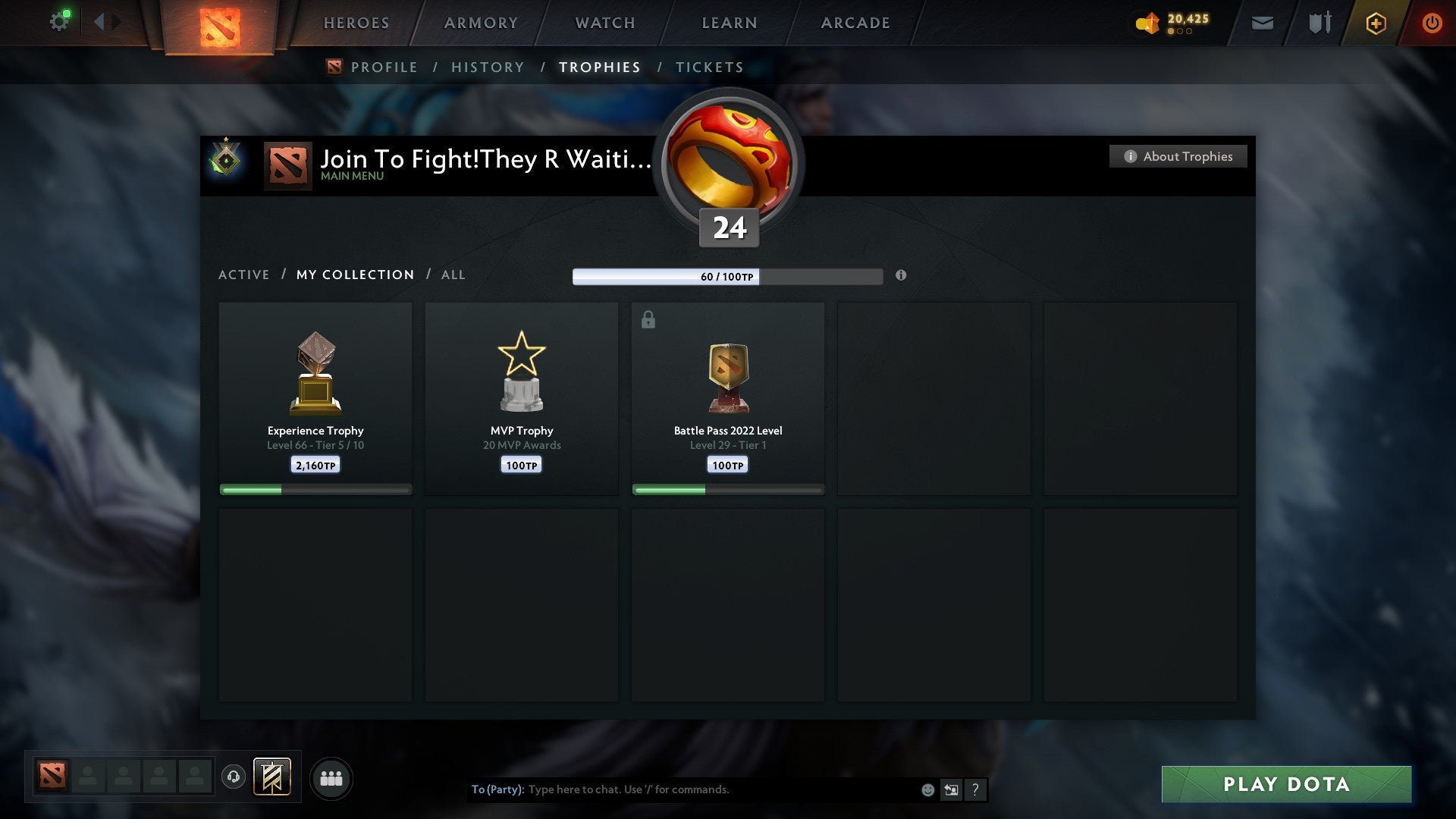Switch to the HISTORY tab

click(487, 67)
